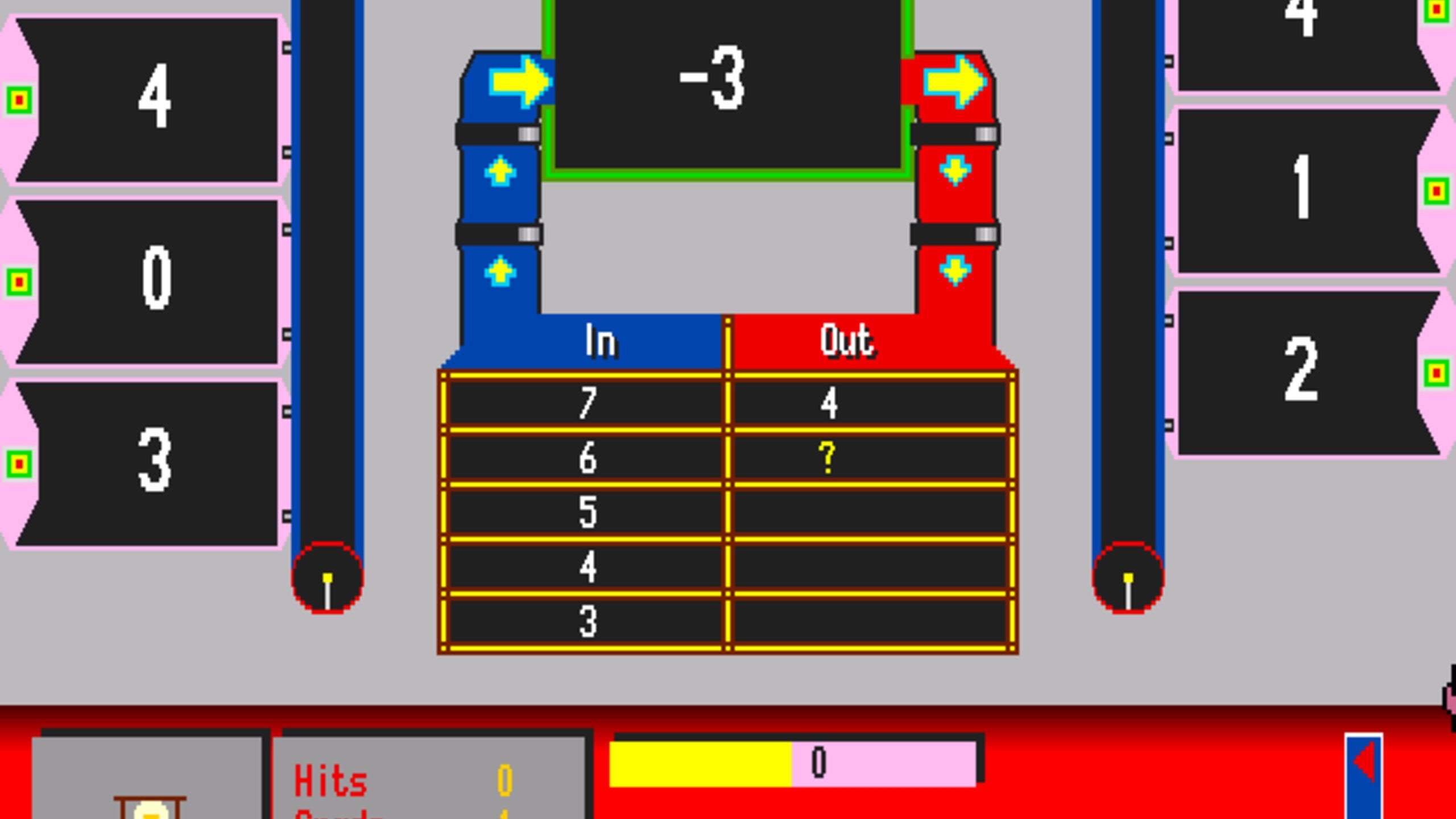Select the In column header

click(x=601, y=341)
